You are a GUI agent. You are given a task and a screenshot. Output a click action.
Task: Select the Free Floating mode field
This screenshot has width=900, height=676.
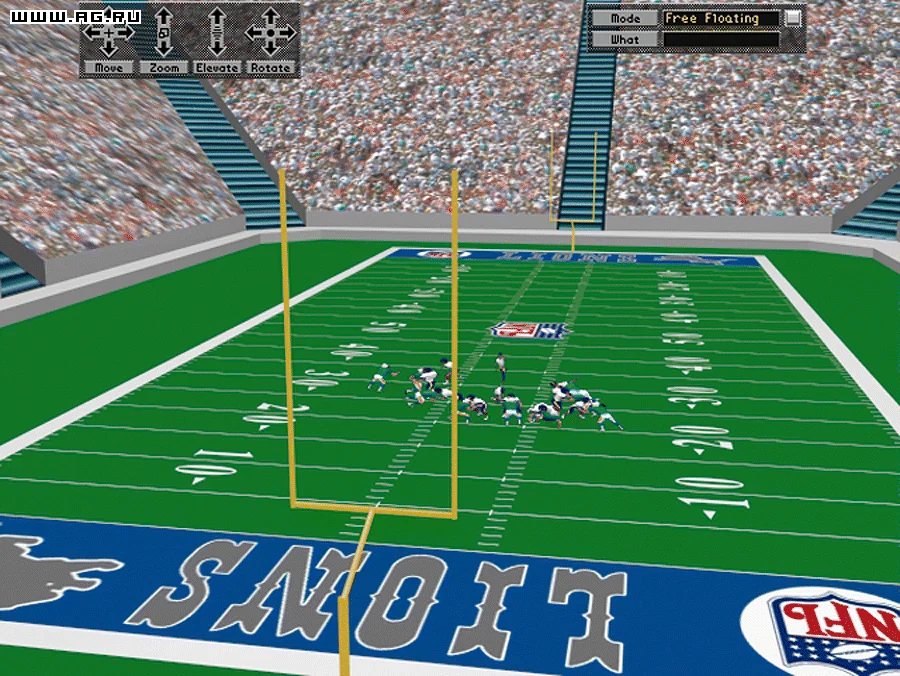coord(720,19)
